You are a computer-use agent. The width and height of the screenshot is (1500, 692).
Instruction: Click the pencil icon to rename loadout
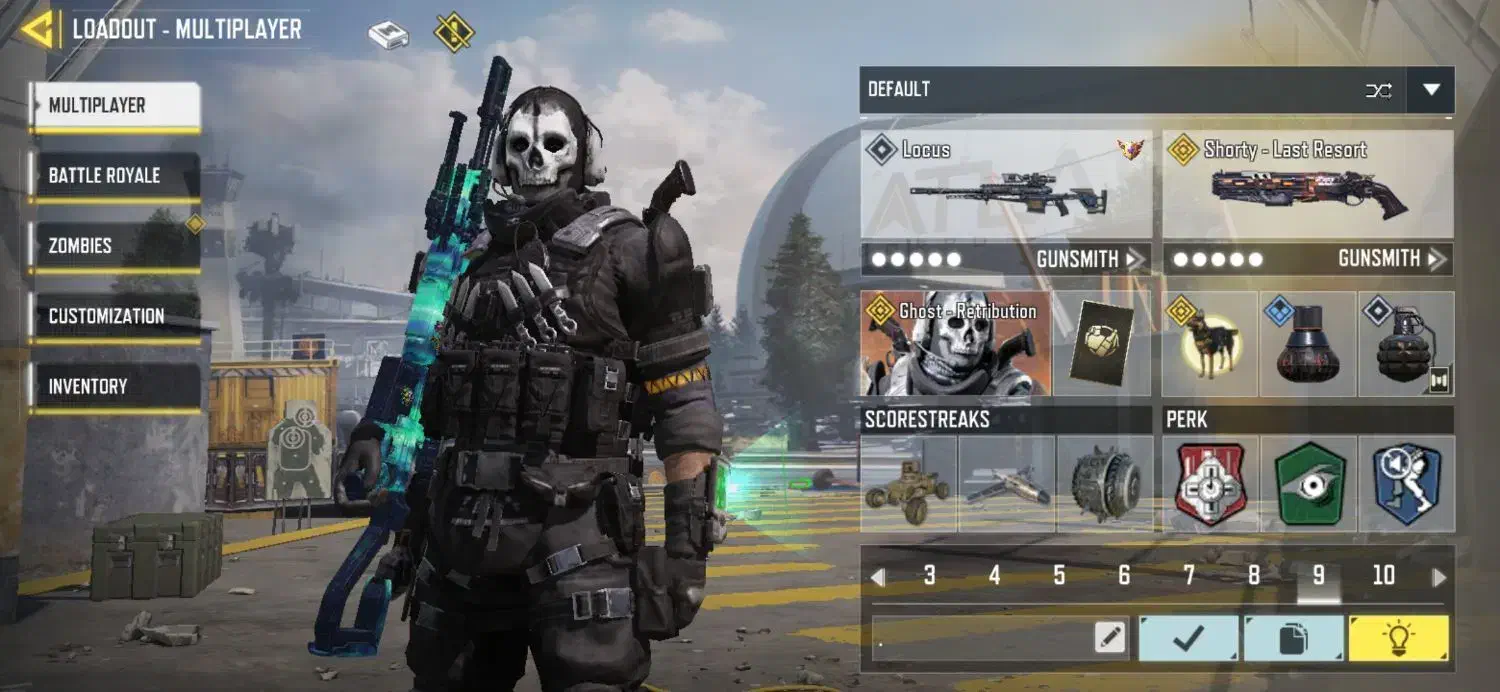click(x=1109, y=638)
